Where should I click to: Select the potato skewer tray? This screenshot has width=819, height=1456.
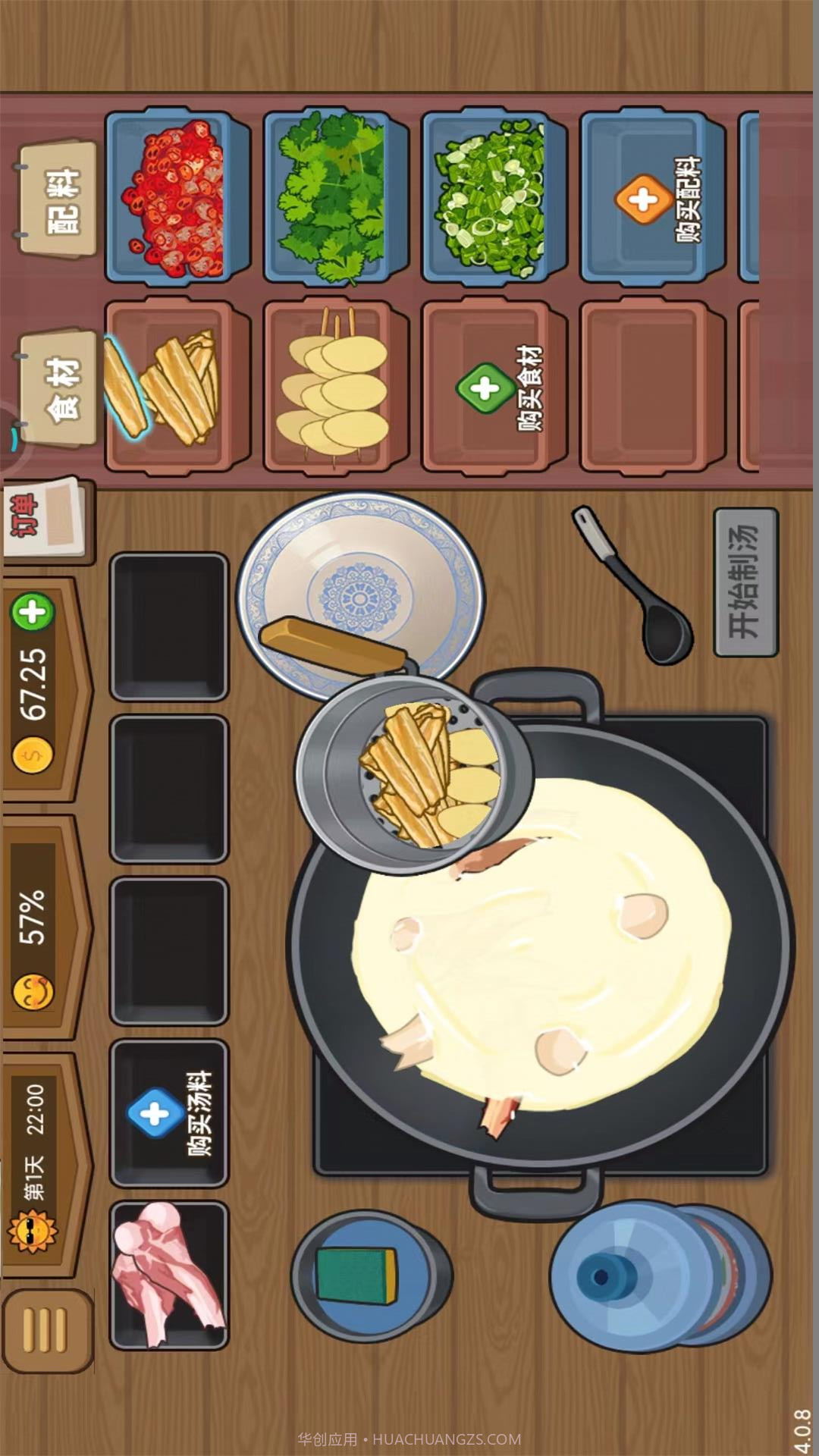point(336,388)
